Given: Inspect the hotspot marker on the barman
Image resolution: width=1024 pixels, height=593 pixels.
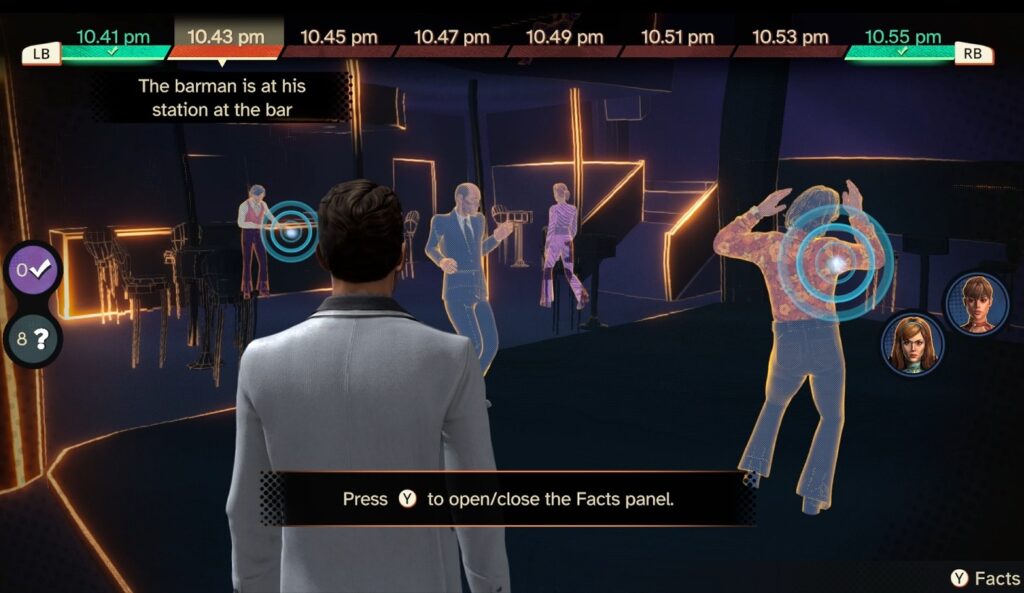Looking at the screenshot, I should pyautogui.click(x=291, y=231).
